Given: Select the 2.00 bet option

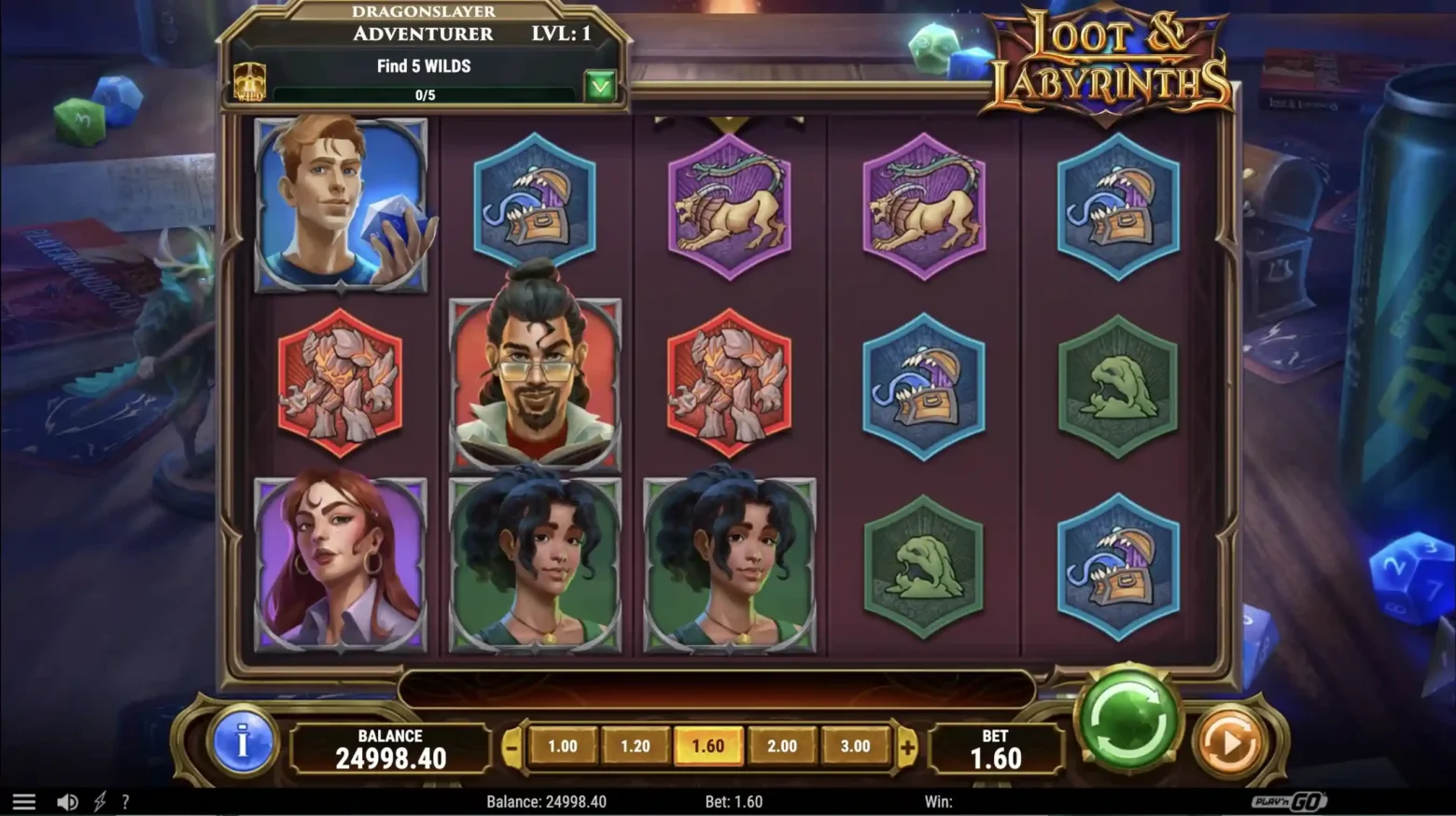Looking at the screenshot, I should click(781, 746).
